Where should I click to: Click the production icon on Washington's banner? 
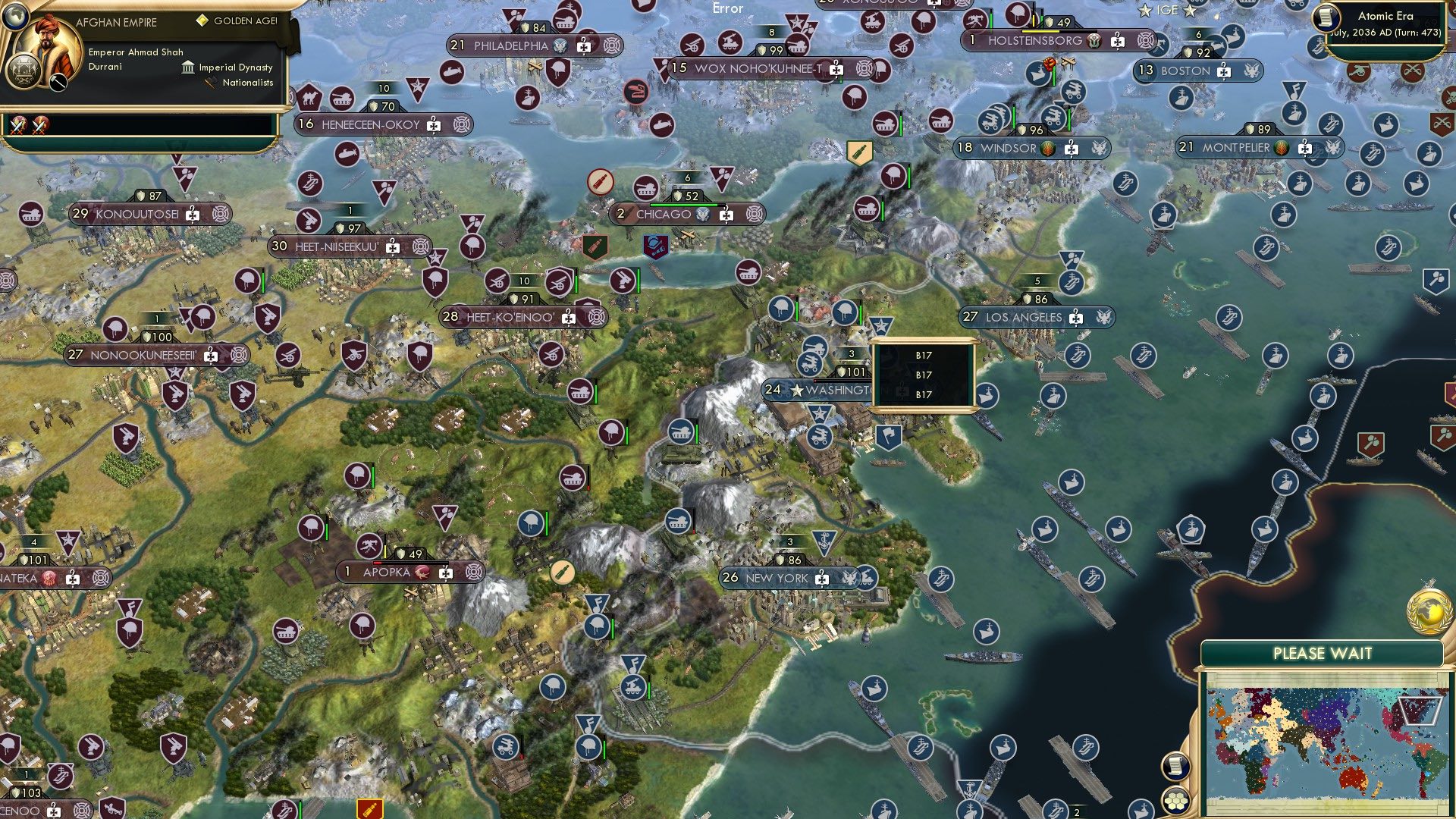pyautogui.click(x=902, y=392)
